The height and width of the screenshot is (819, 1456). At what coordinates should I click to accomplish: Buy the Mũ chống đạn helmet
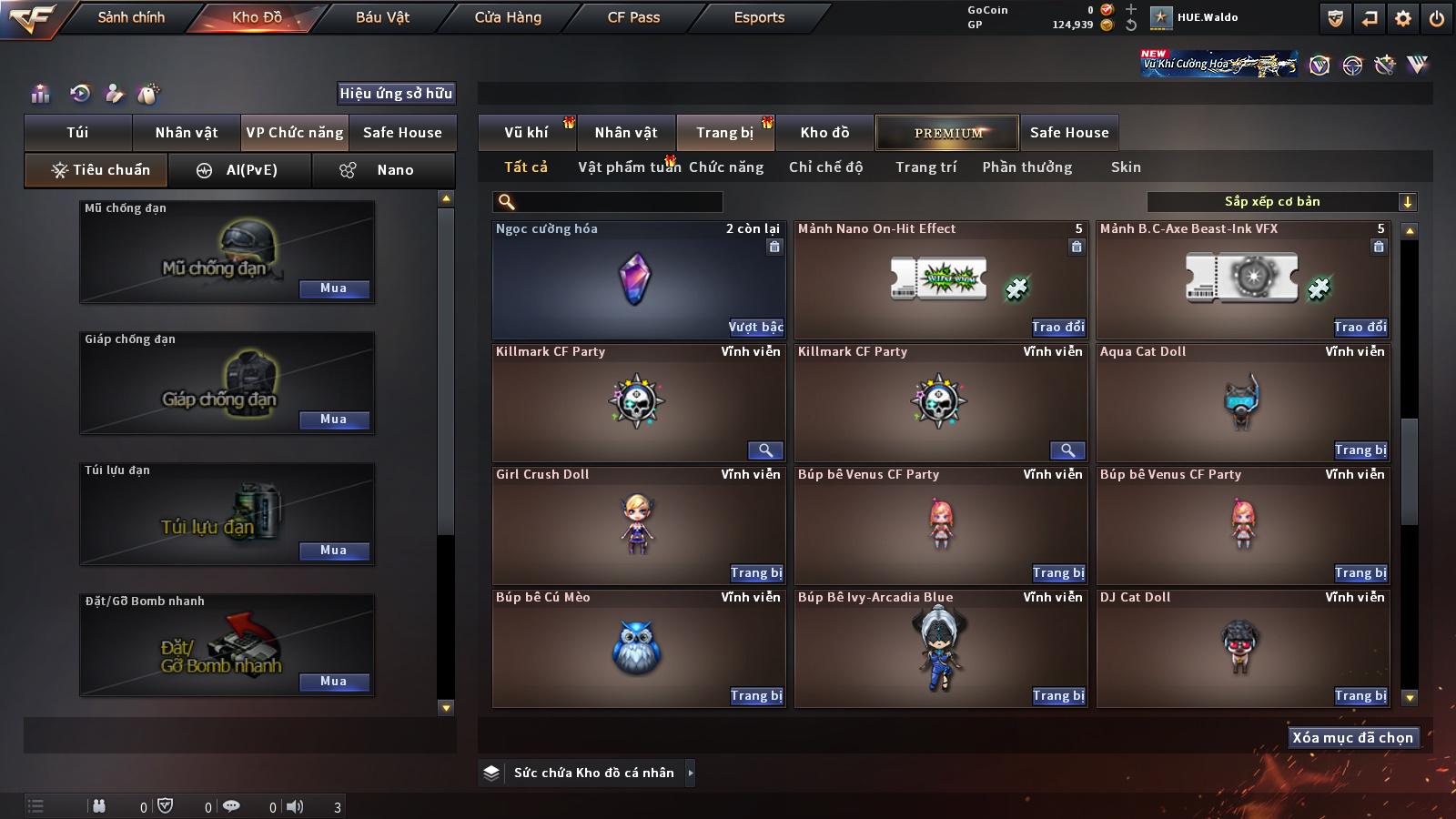334,288
